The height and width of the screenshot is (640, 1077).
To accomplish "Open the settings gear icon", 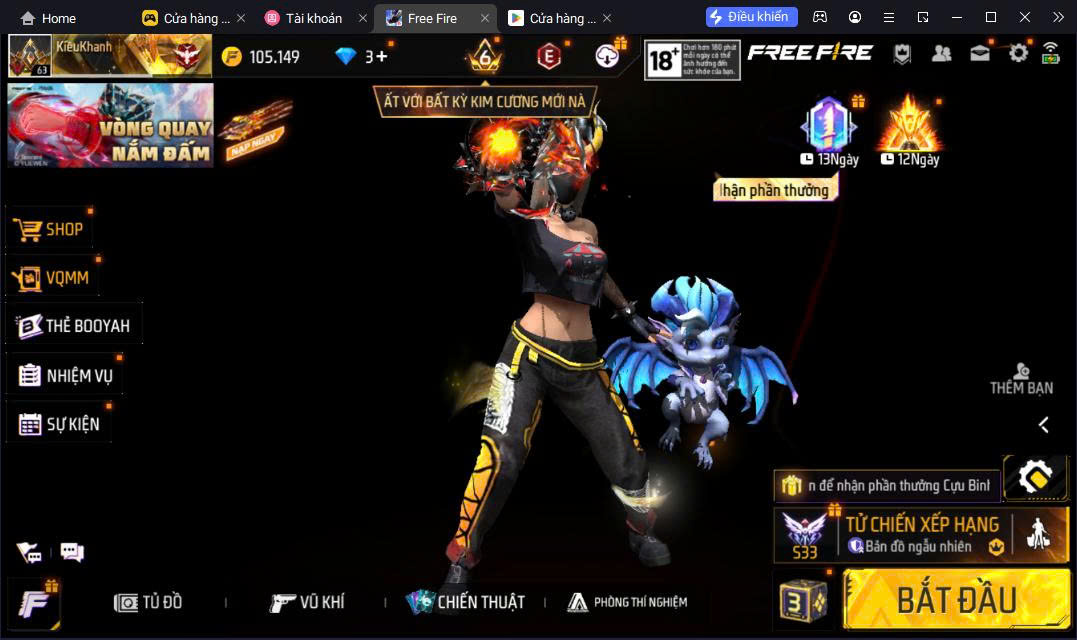I will pos(1018,54).
